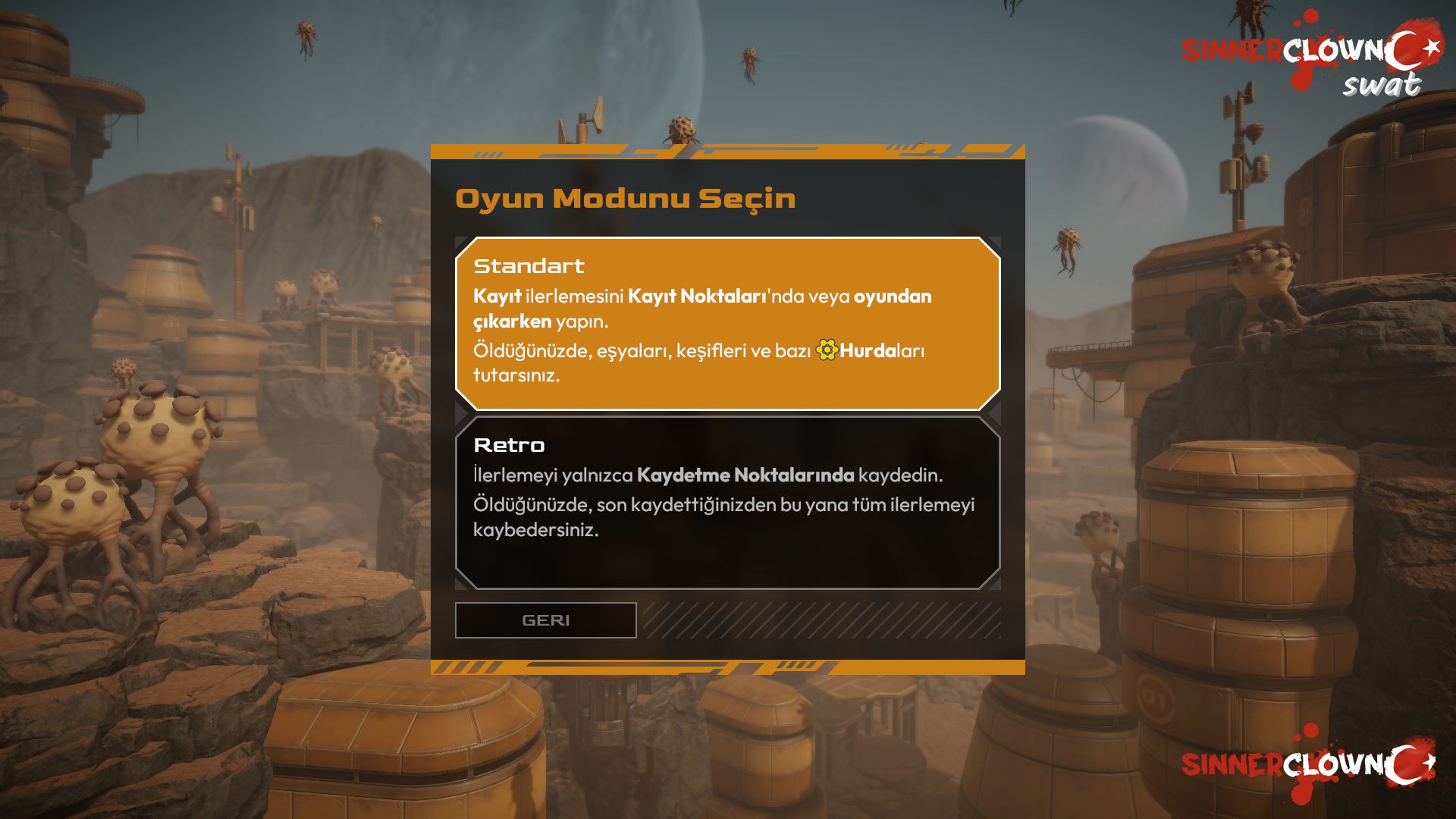Go back with the GERİ button
Screen dimensions: 1456x819
tap(545, 620)
